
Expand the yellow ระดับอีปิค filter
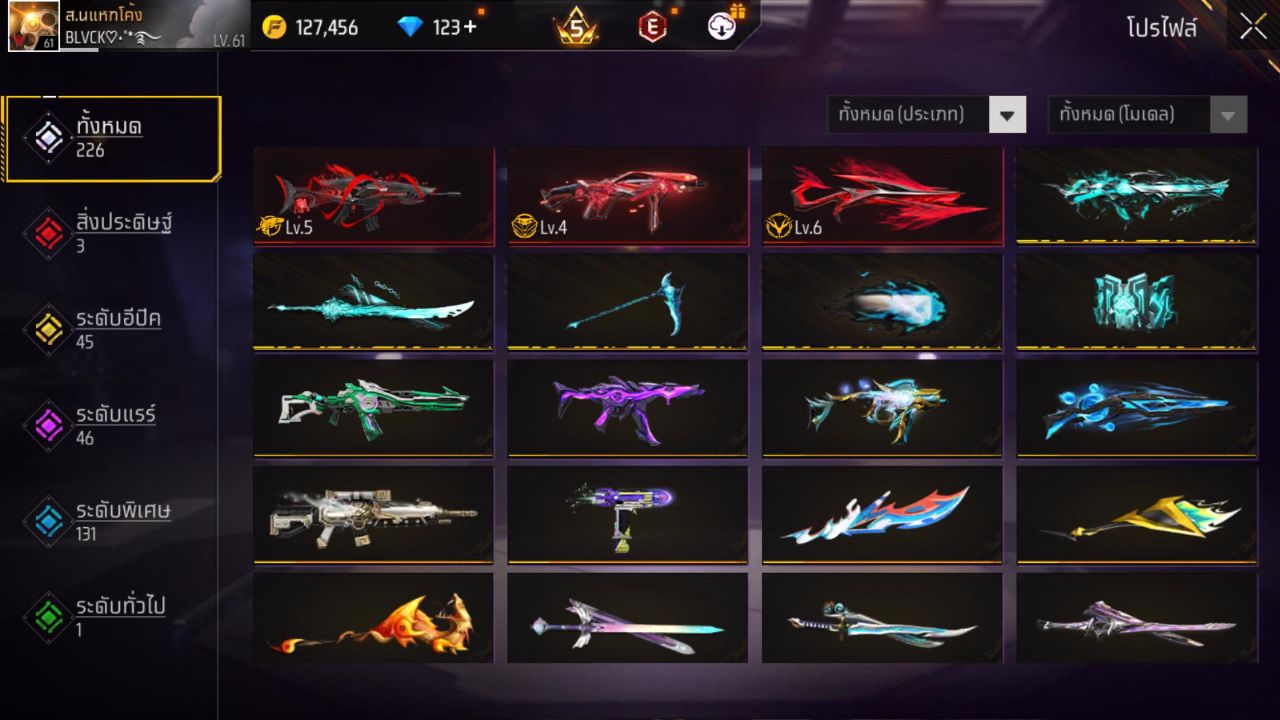pos(48,328)
